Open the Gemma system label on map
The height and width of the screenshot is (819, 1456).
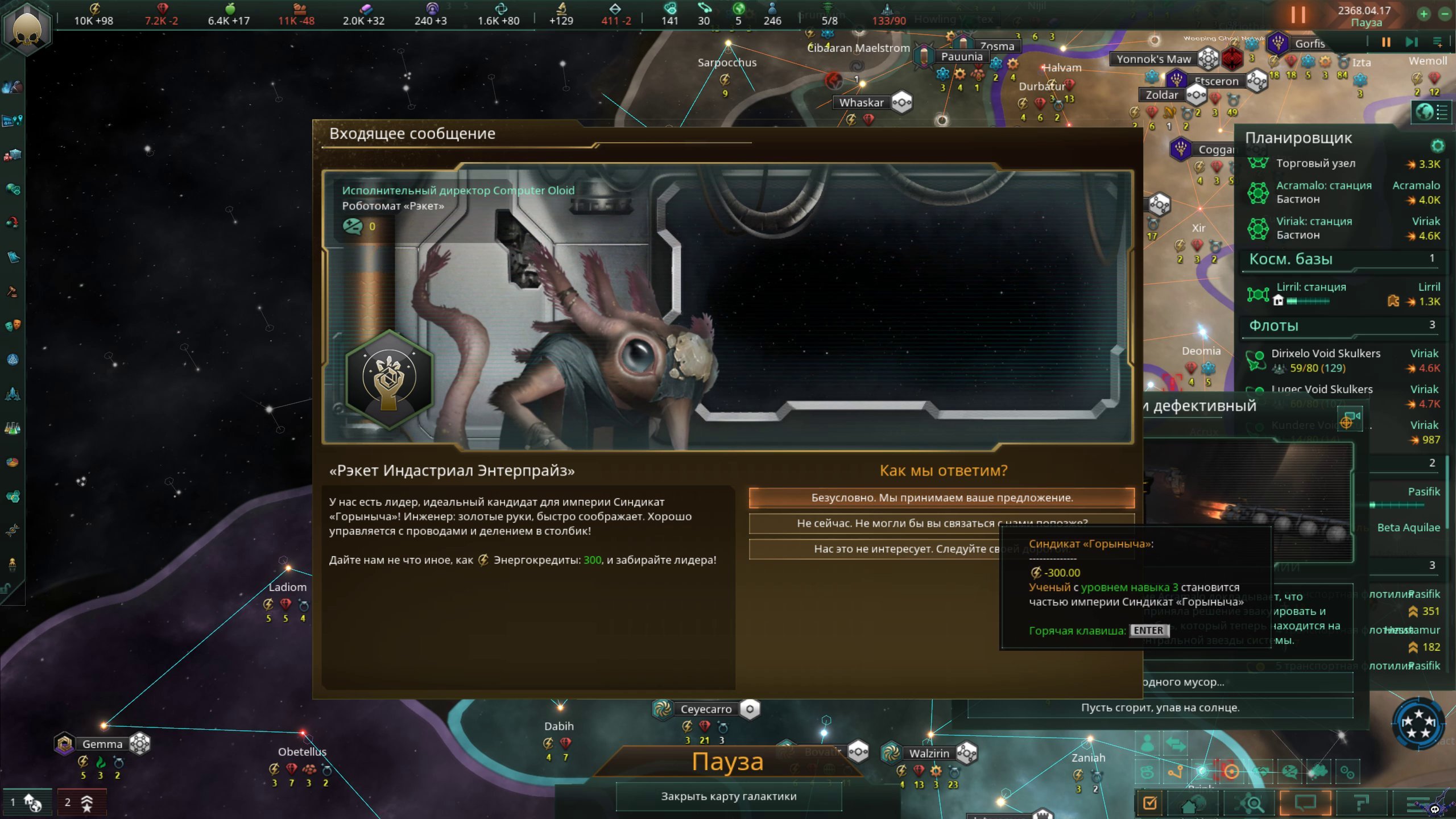coord(102,744)
